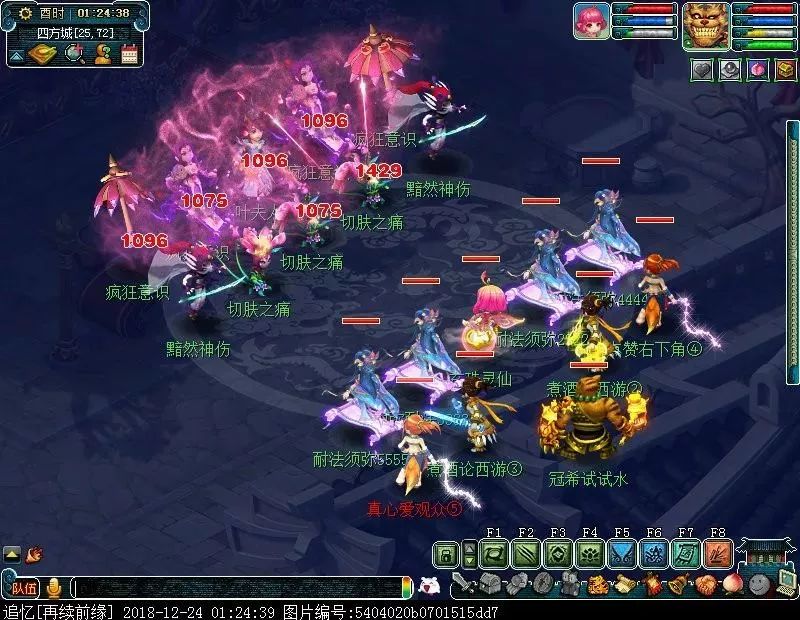Screen dimensions: 800x620
Task: Click the globe magnifier search icon
Action: pos(74,53)
